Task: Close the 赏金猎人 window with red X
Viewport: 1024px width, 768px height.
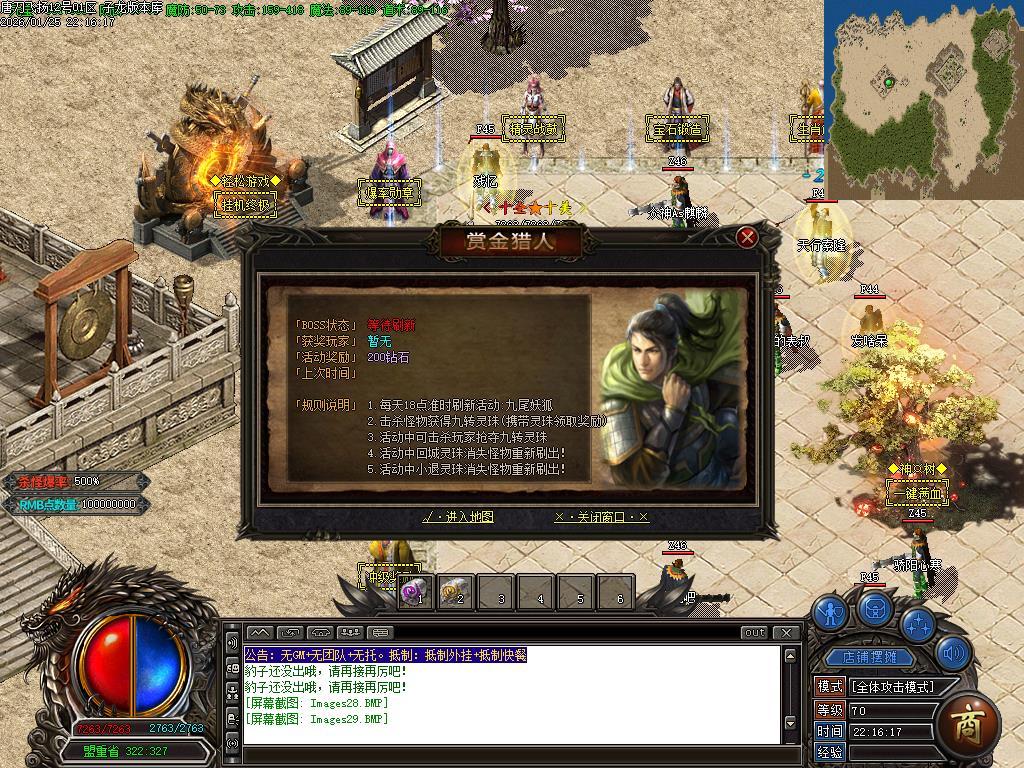Action: [746, 237]
